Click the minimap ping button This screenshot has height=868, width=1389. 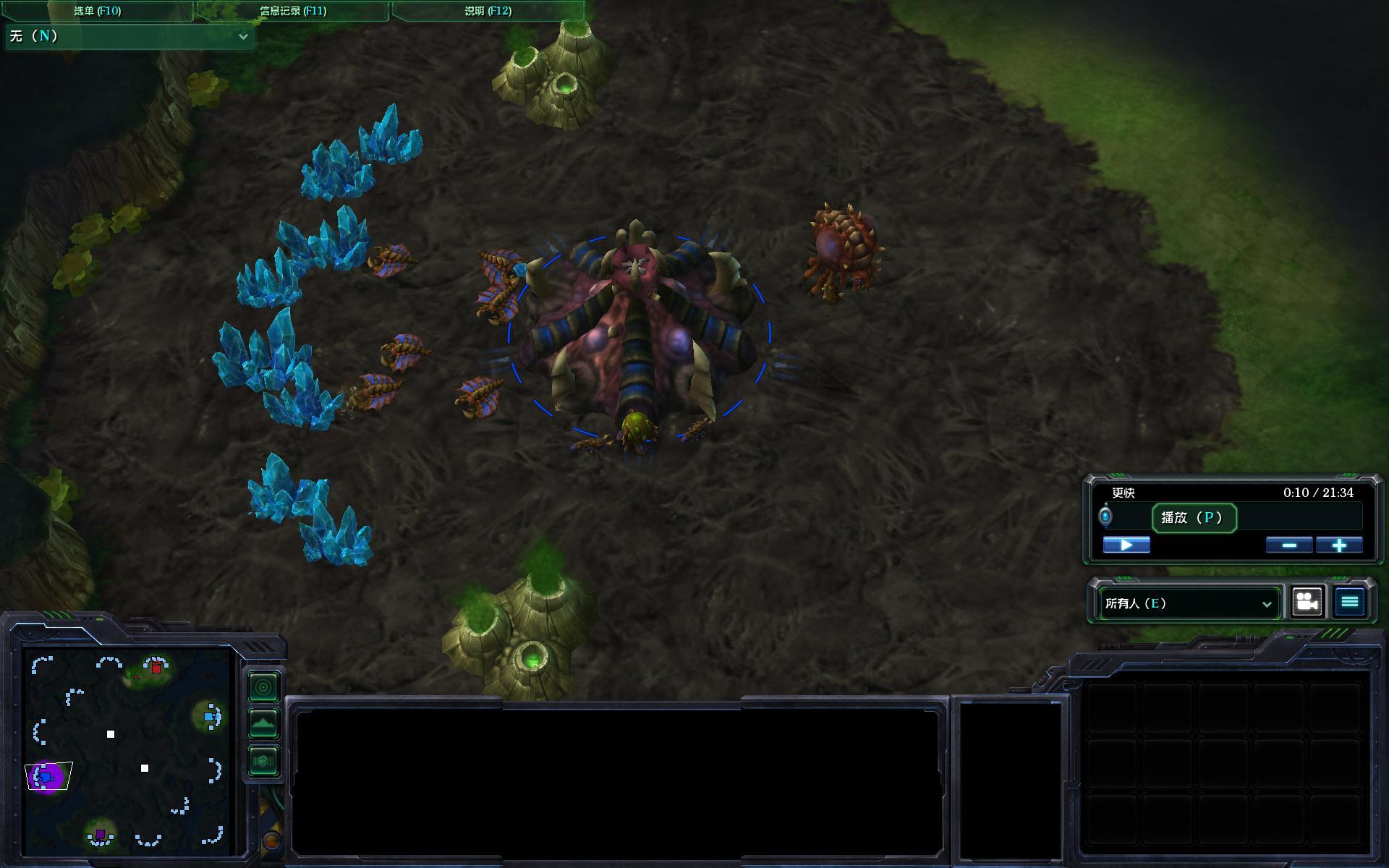263,687
